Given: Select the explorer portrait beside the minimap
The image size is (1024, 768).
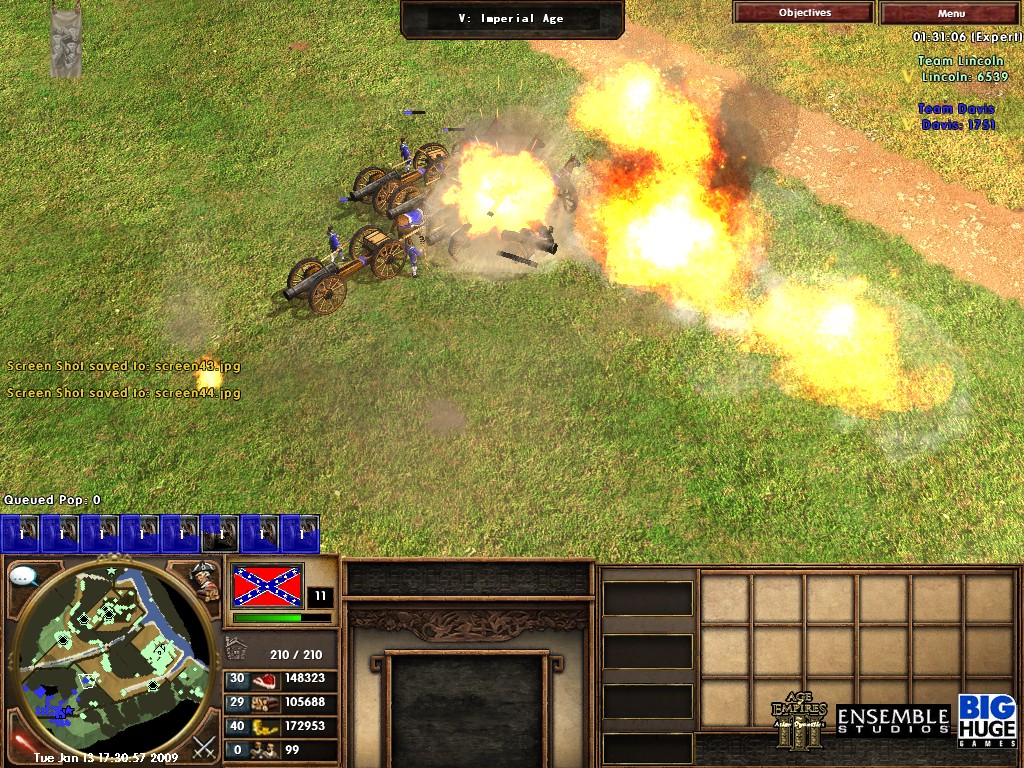Looking at the screenshot, I should click(205, 580).
